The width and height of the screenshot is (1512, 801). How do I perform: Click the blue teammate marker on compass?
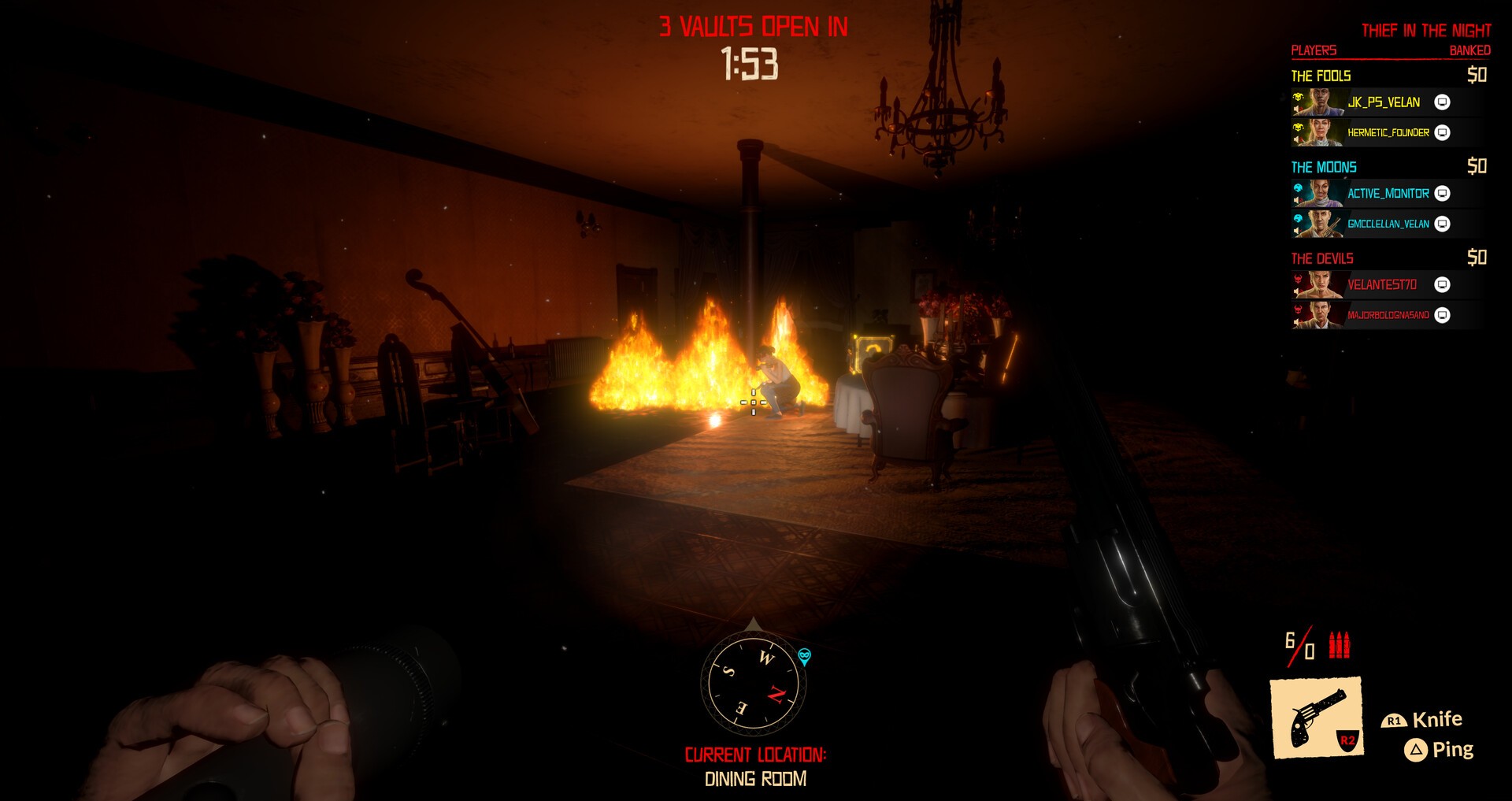[804, 655]
